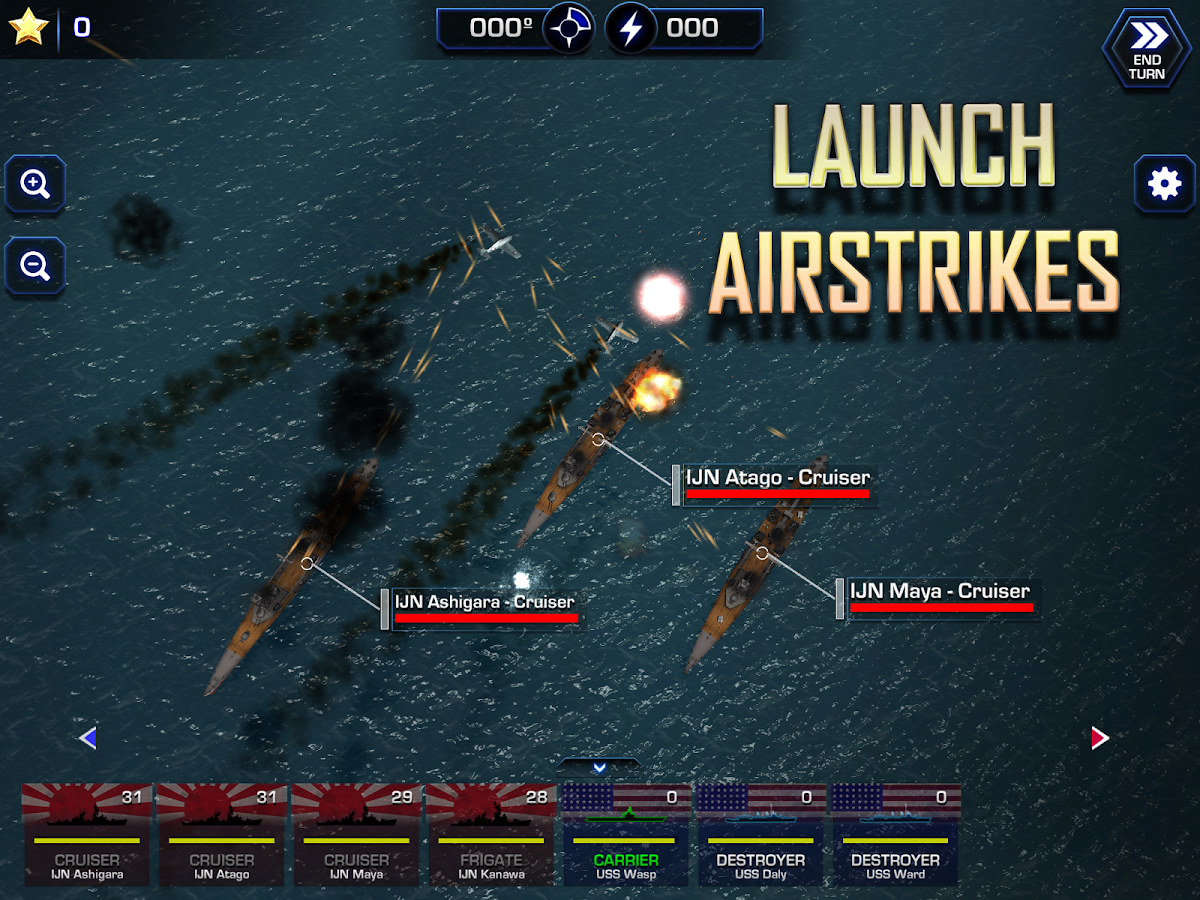Select the IJN Ashigara cruiser card

(x=88, y=834)
